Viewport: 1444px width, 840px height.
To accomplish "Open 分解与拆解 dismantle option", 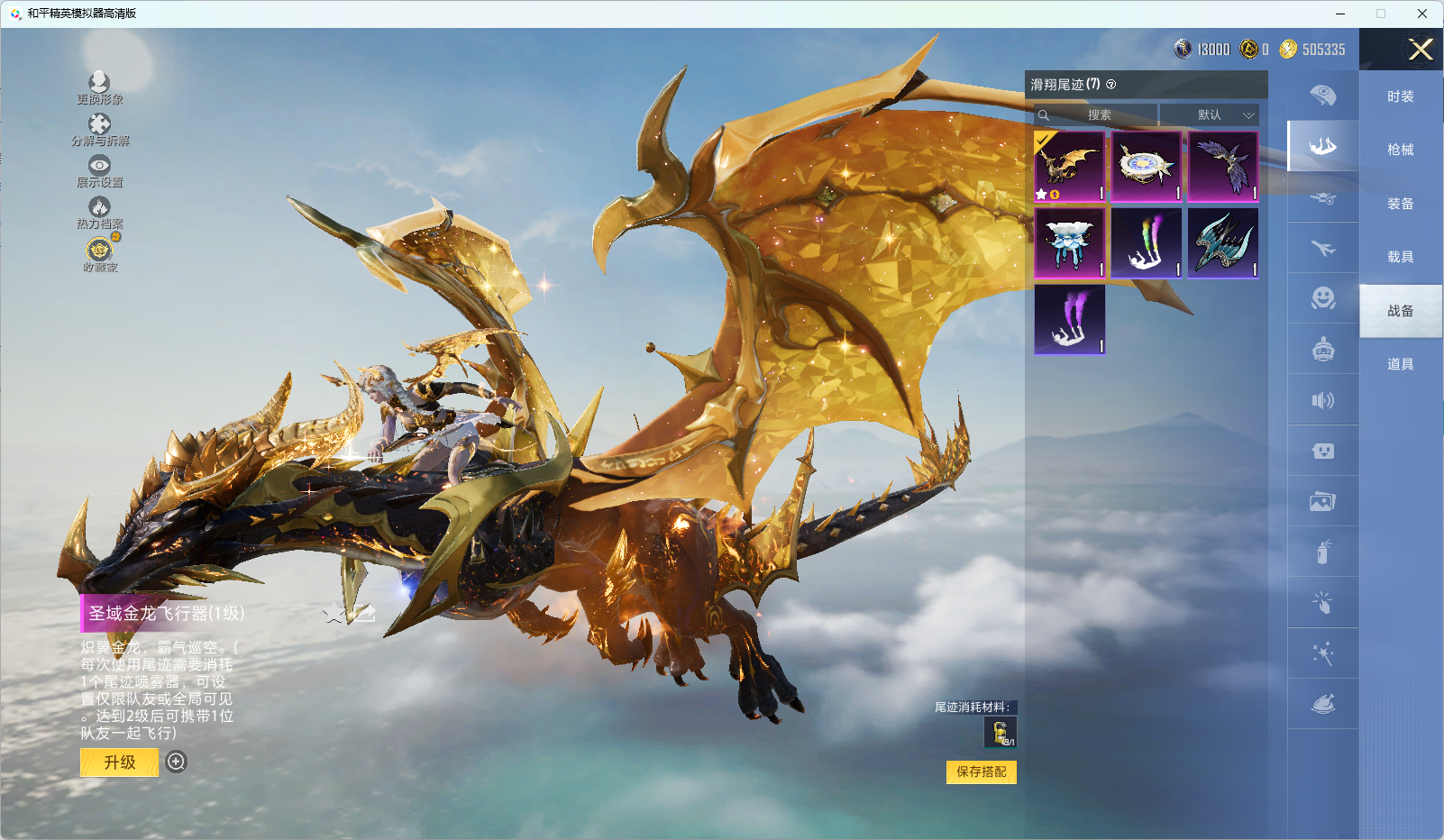I will pyautogui.click(x=99, y=130).
